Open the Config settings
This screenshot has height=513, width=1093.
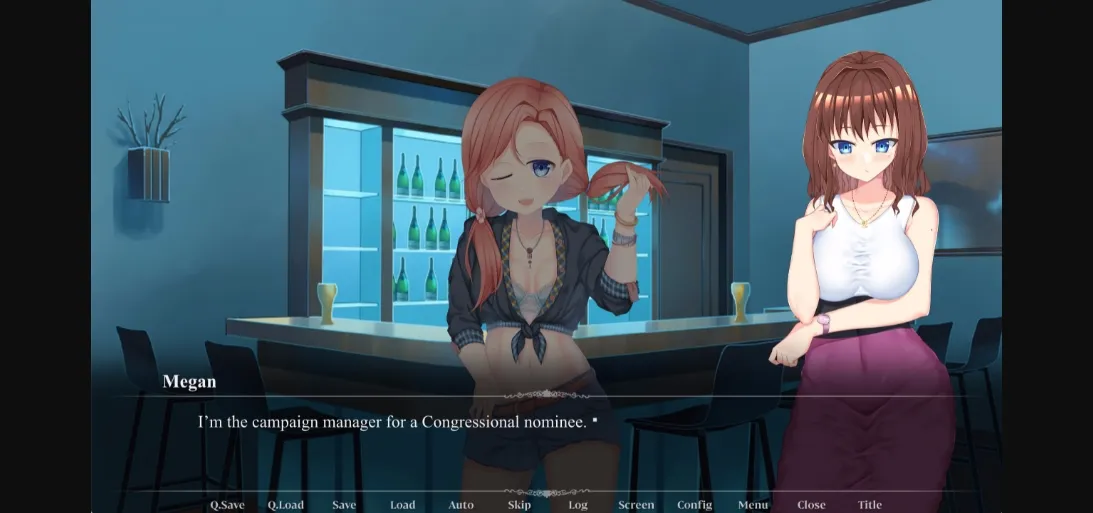coord(694,505)
